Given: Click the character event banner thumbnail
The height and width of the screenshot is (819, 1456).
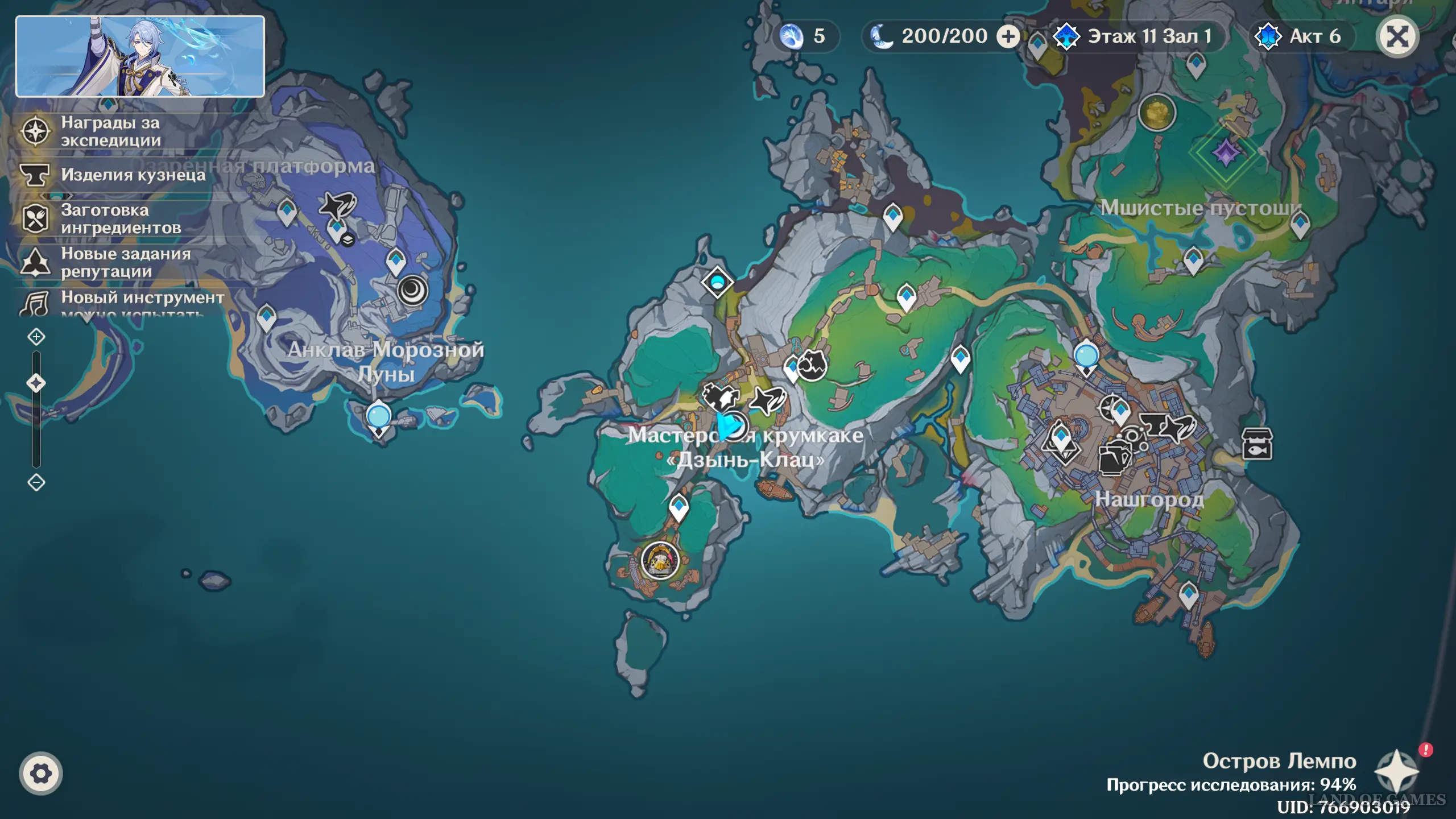Looking at the screenshot, I should pyautogui.click(x=140, y=56).
